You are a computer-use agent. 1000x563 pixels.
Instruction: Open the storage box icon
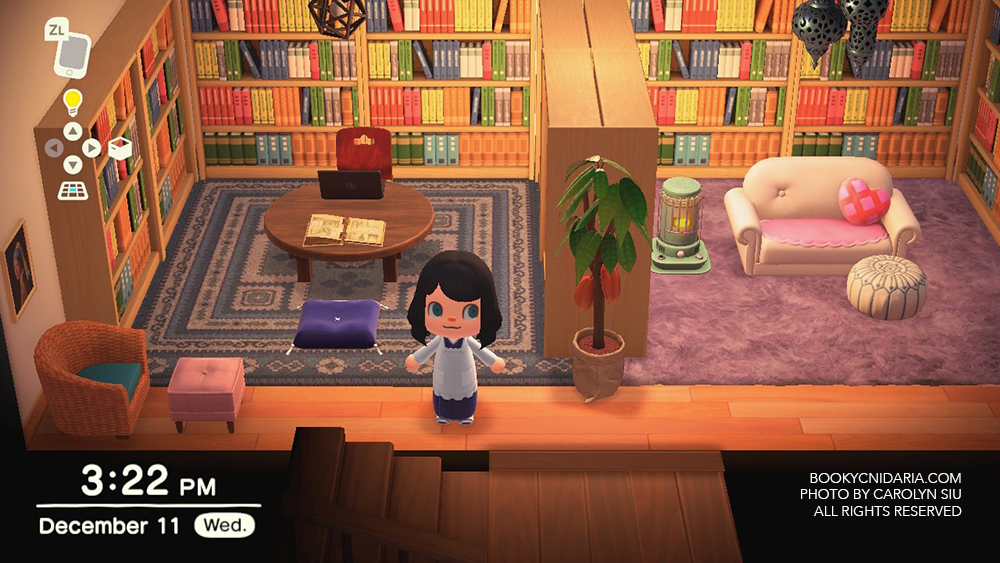pos(120,148)
